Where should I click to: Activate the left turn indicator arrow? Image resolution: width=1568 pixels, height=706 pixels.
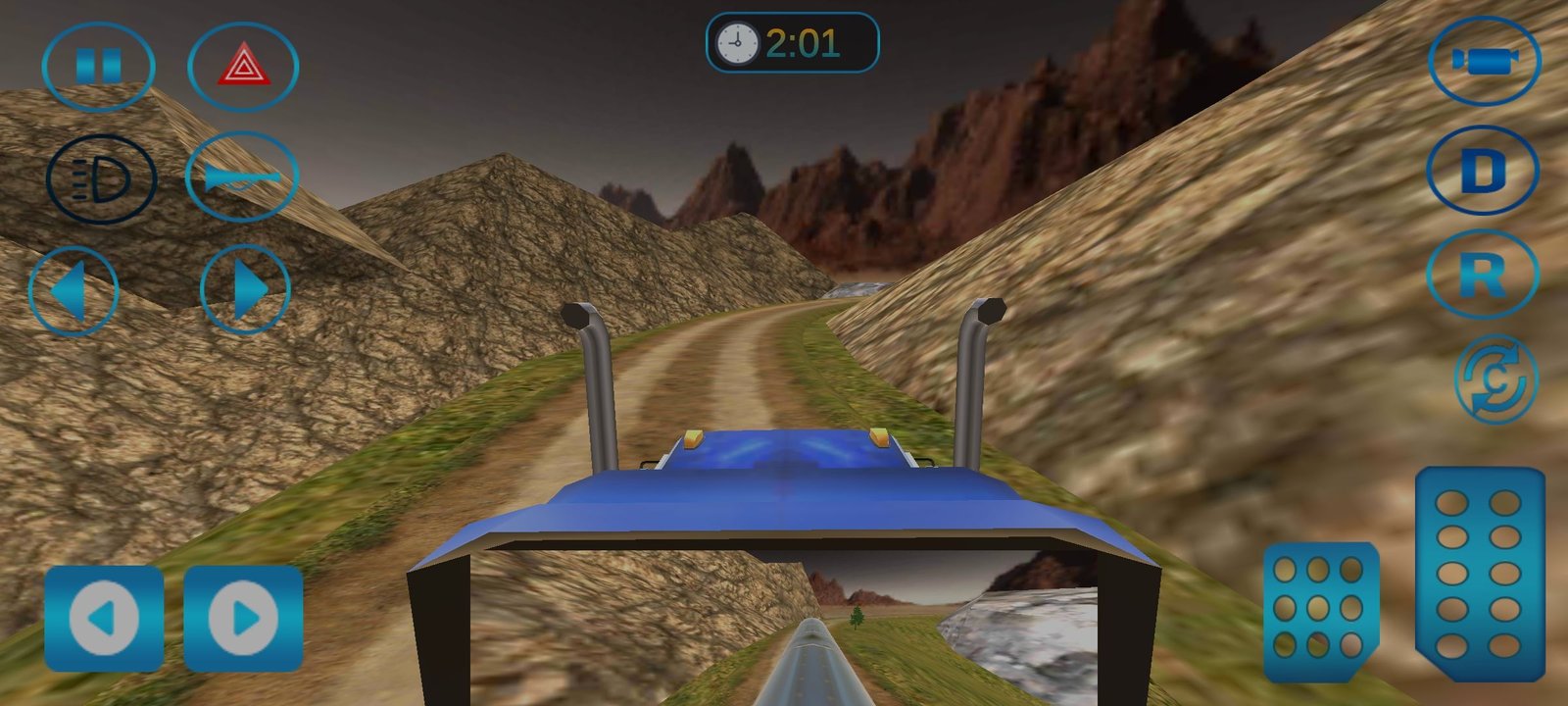point(73,291)
